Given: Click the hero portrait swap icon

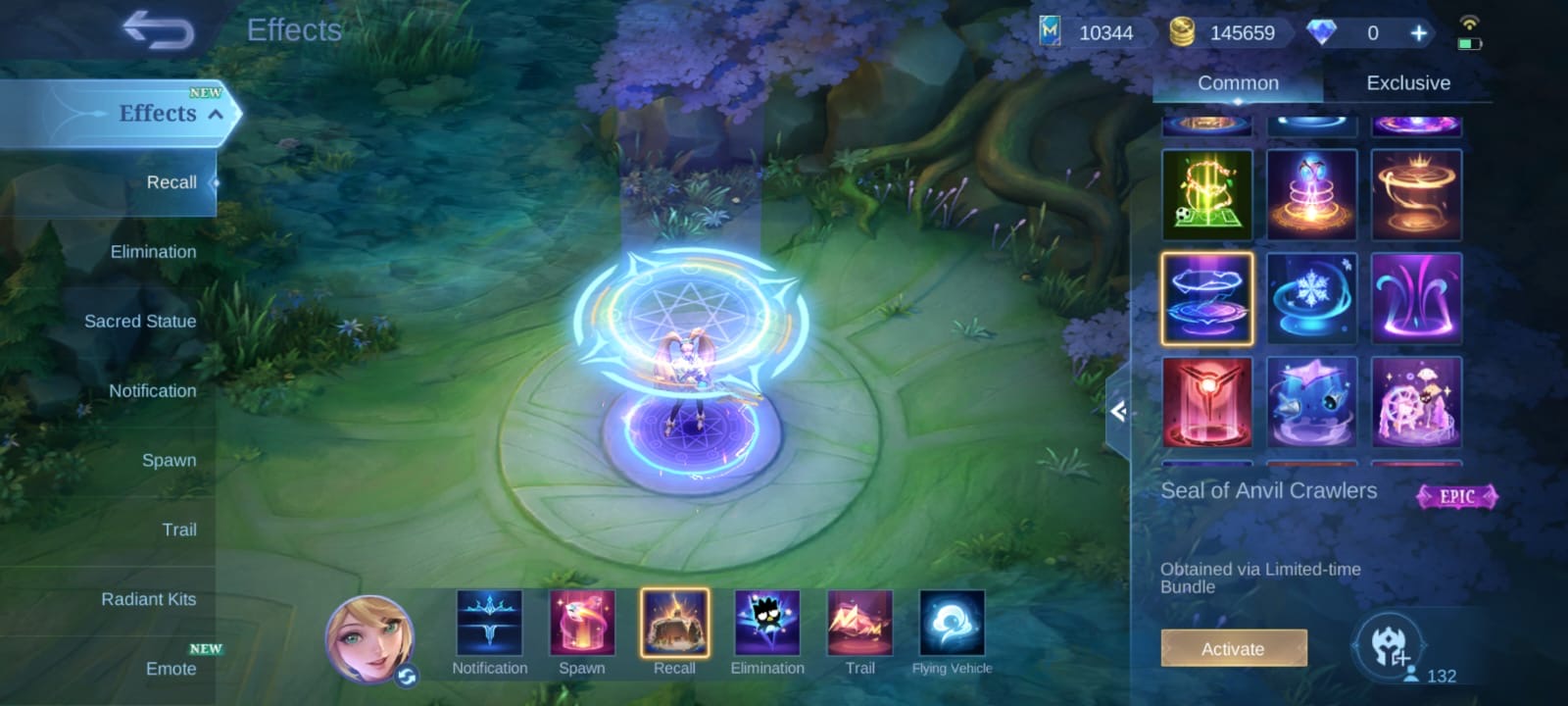Looking at the screenshot, I should click(407, 677).
